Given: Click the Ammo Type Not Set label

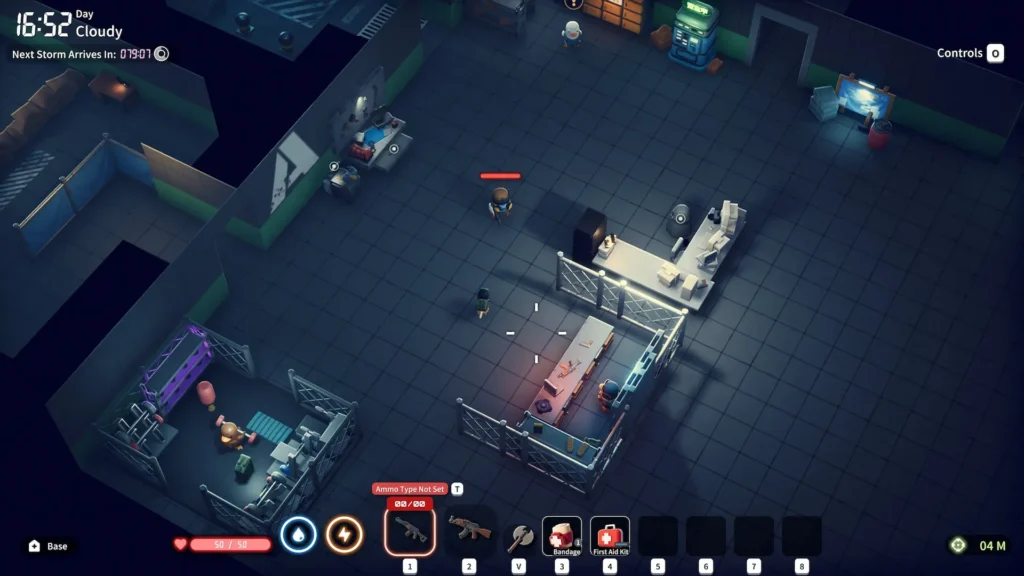Looking at the screenshot, I should [411, 489].
